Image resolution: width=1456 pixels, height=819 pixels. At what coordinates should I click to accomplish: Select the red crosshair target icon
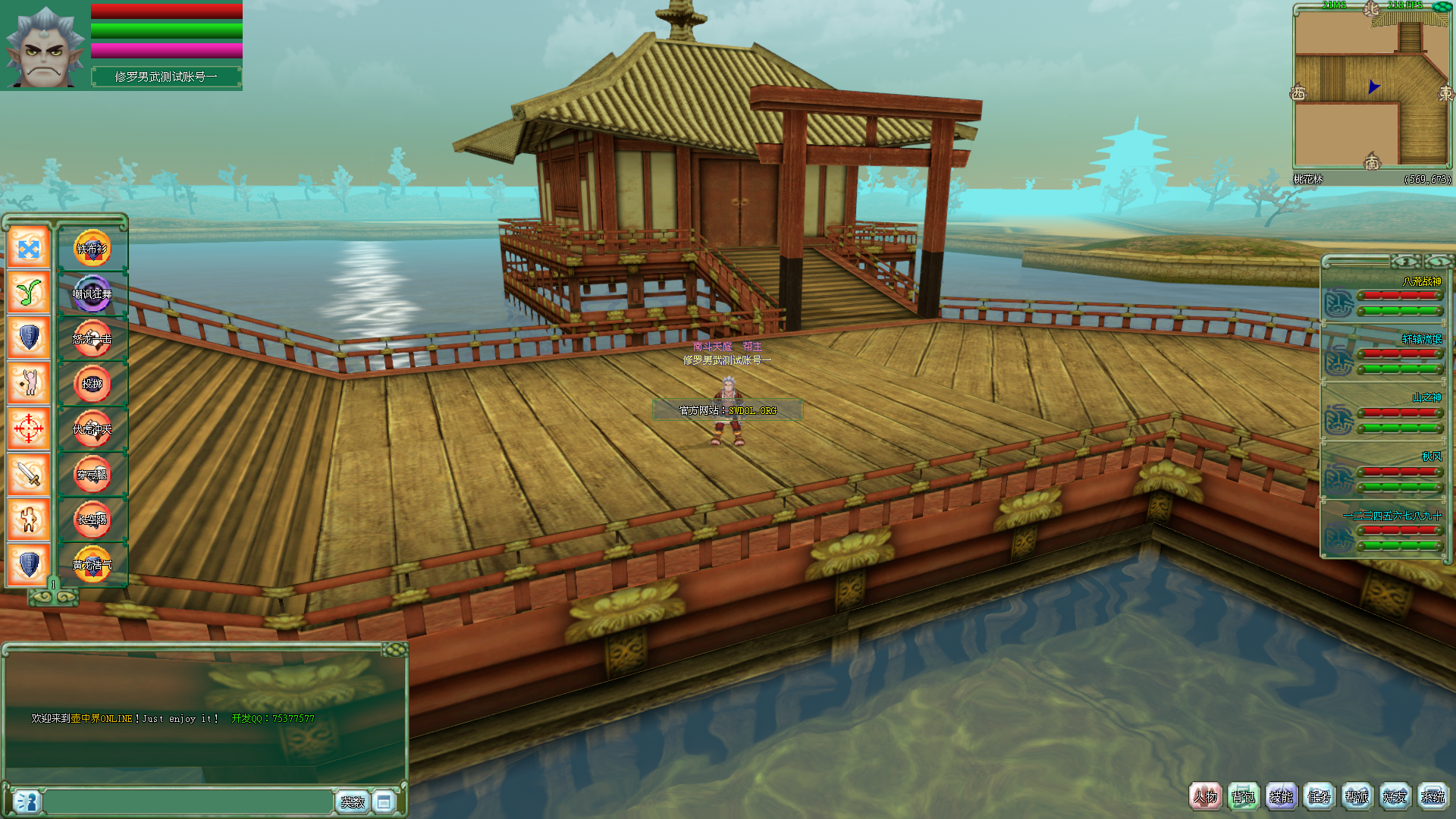[x=29, y=428]
